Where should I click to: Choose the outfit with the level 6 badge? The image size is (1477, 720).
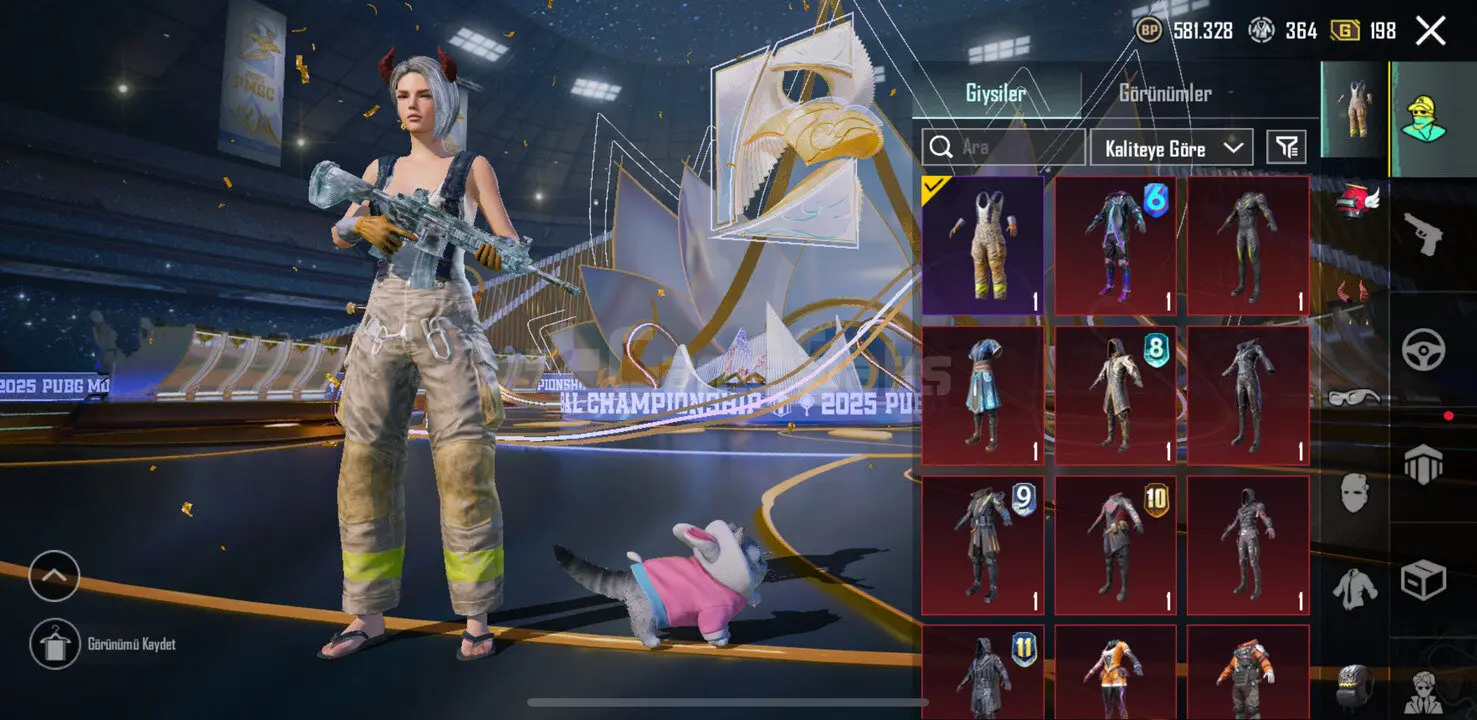[x=1115, y=246]
